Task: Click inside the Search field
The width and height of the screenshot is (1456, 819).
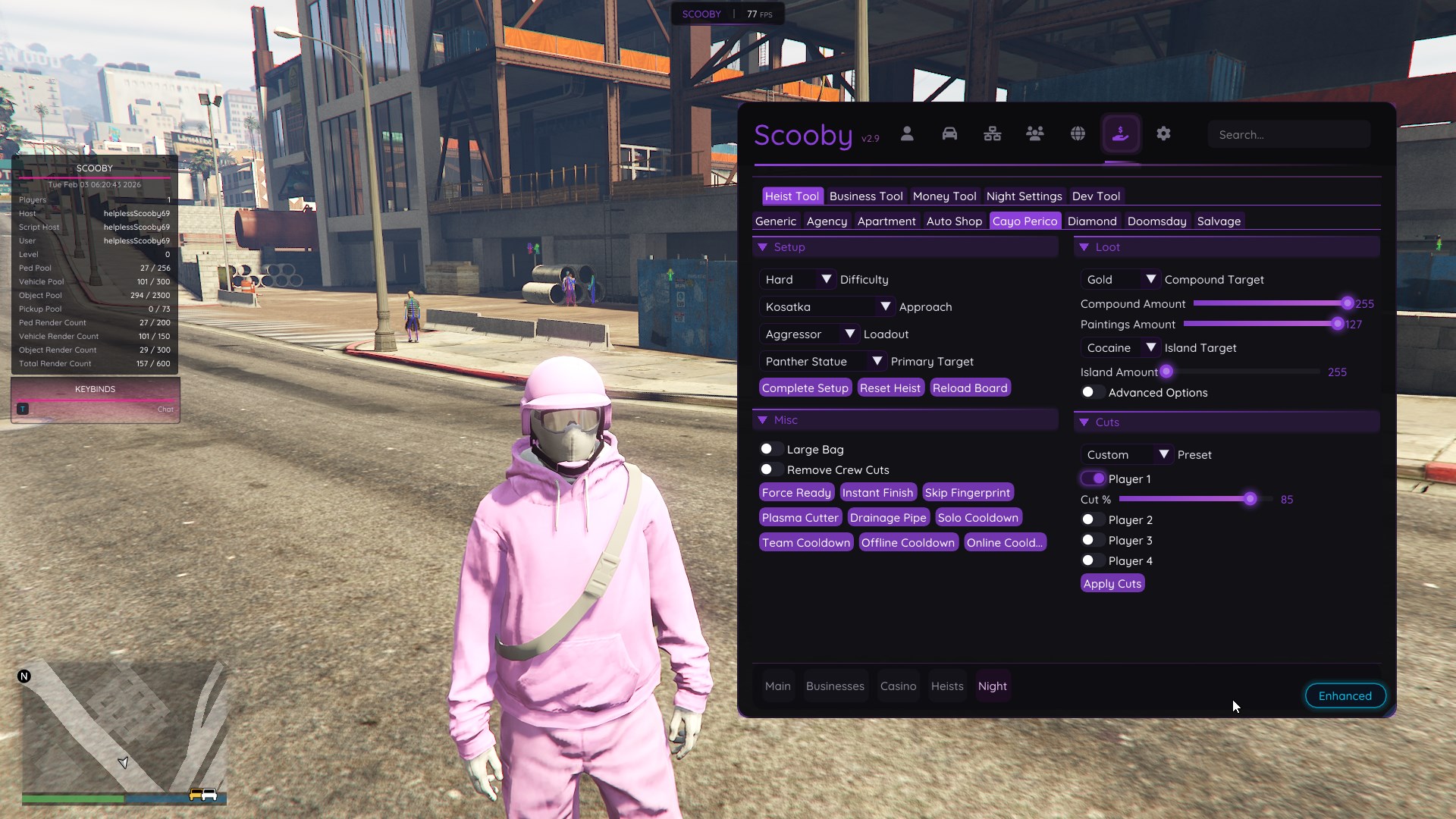Action: [x=1289, y=134]
